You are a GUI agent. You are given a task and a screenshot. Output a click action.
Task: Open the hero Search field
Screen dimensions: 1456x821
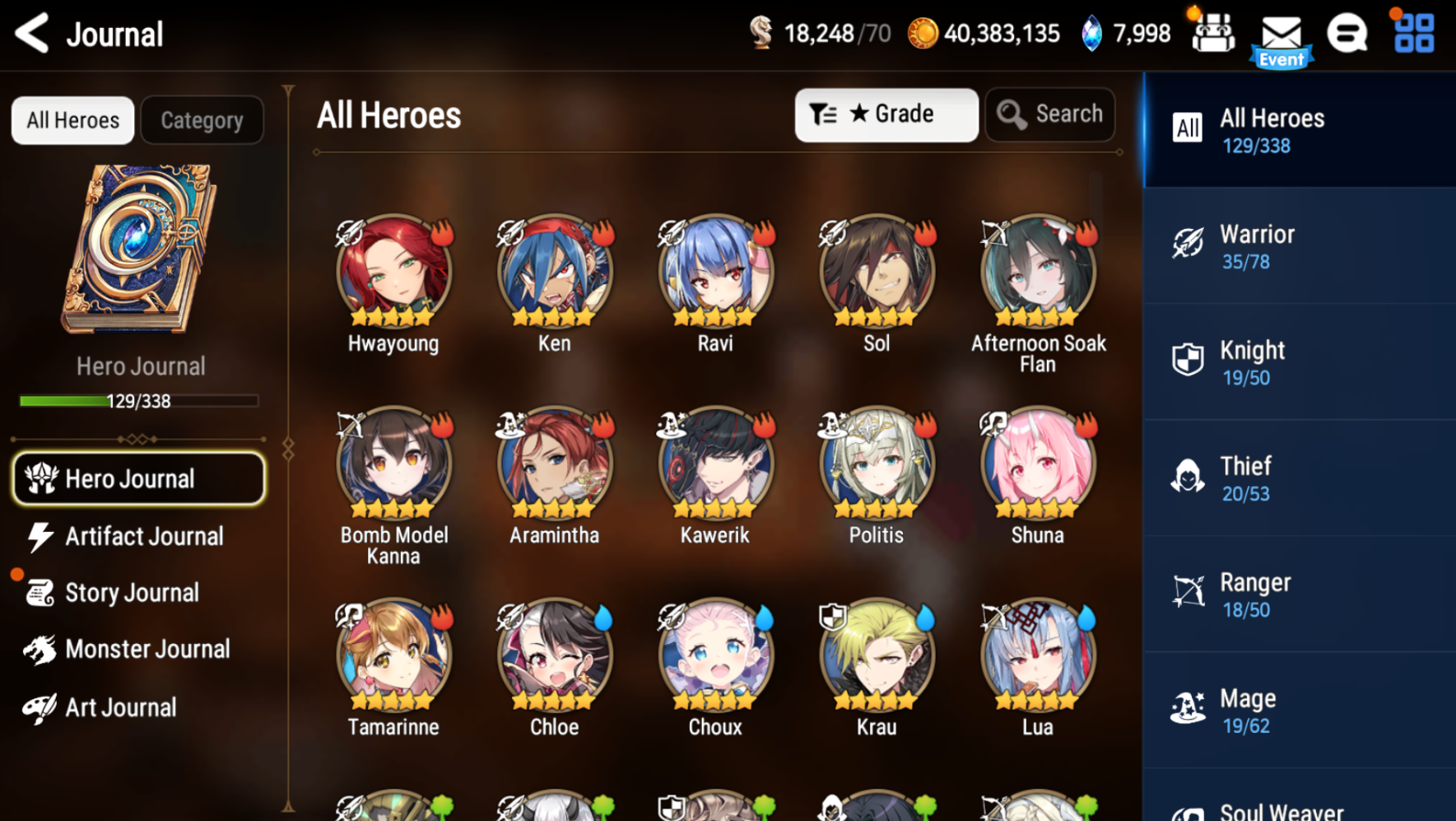click(1050, 114)
